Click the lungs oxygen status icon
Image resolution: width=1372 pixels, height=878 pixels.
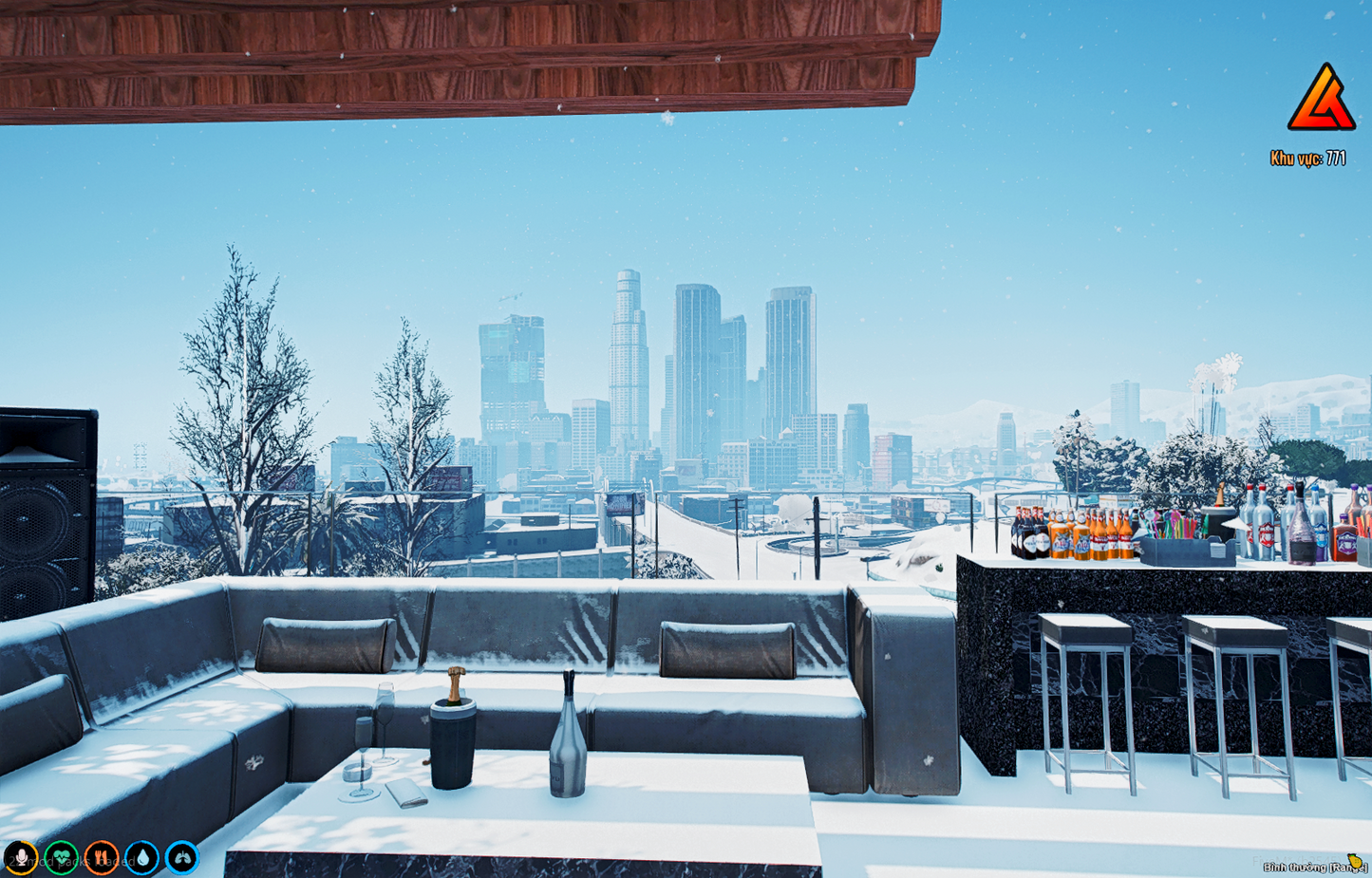click(182, 858)
